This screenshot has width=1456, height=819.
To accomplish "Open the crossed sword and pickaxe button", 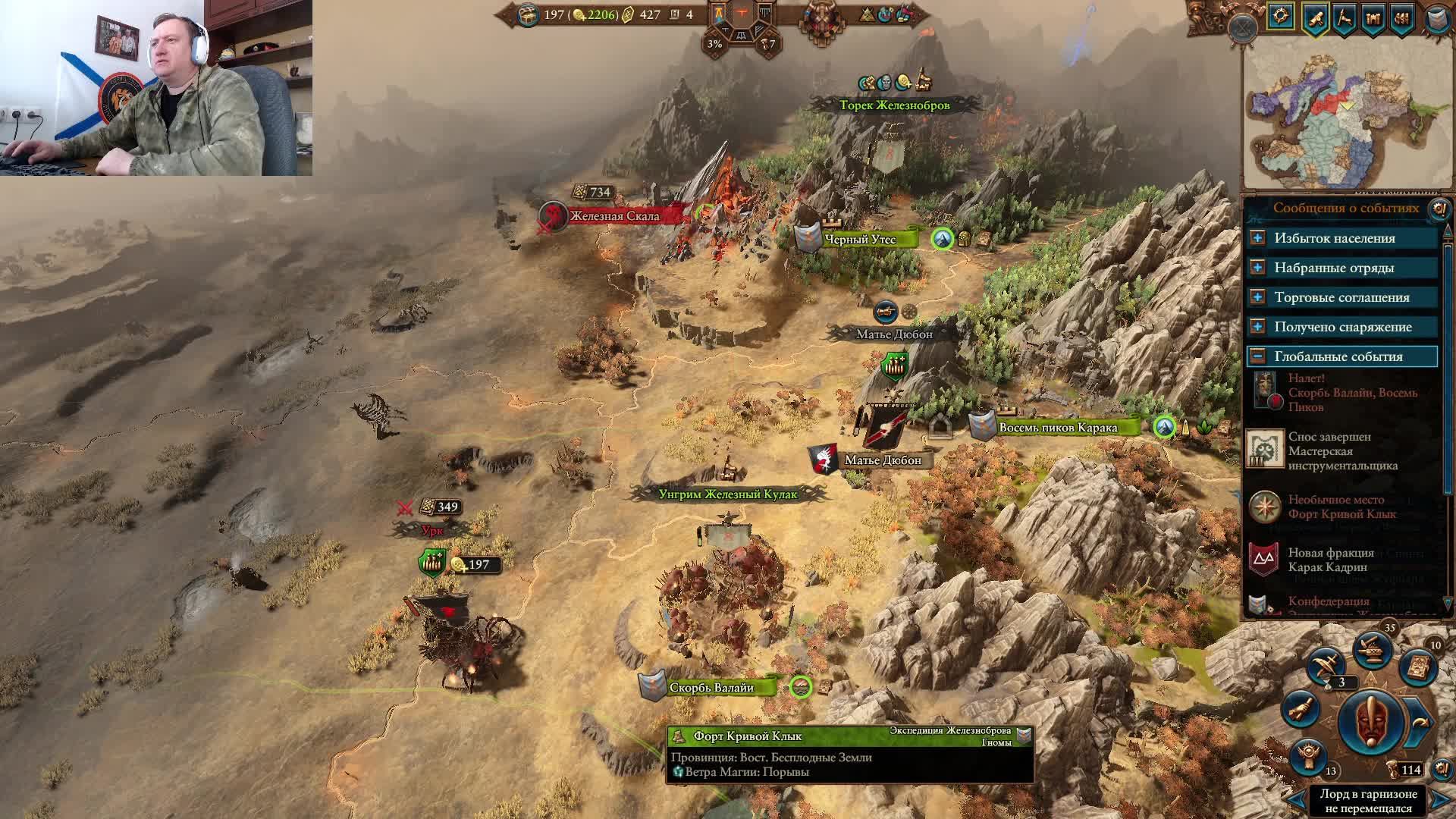I will point(1326,665).
